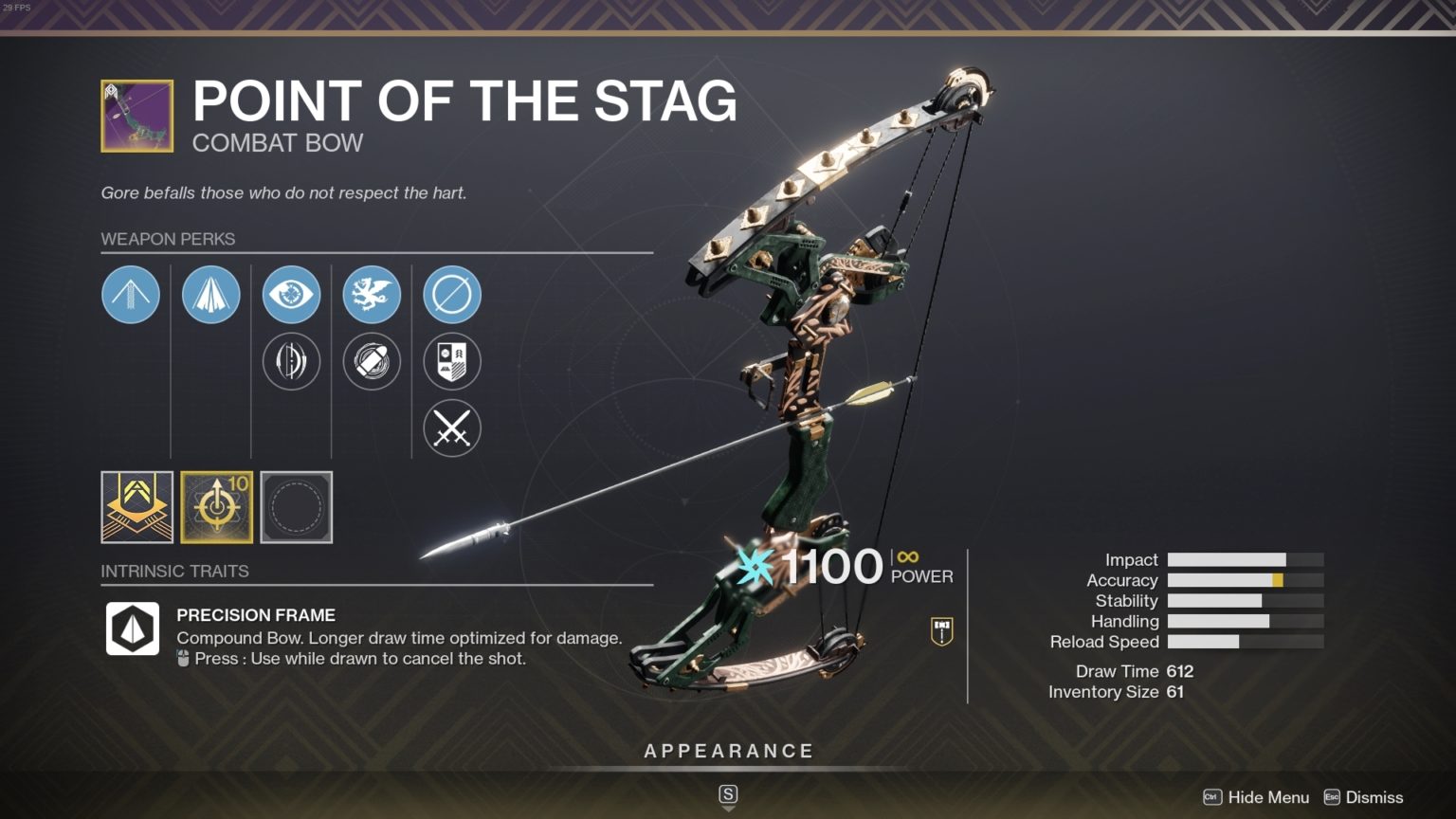The height and width of the screenshot is (819, 1456).
Task: Select the lens perk below the eye perk
Action: [x=292, y=361]
